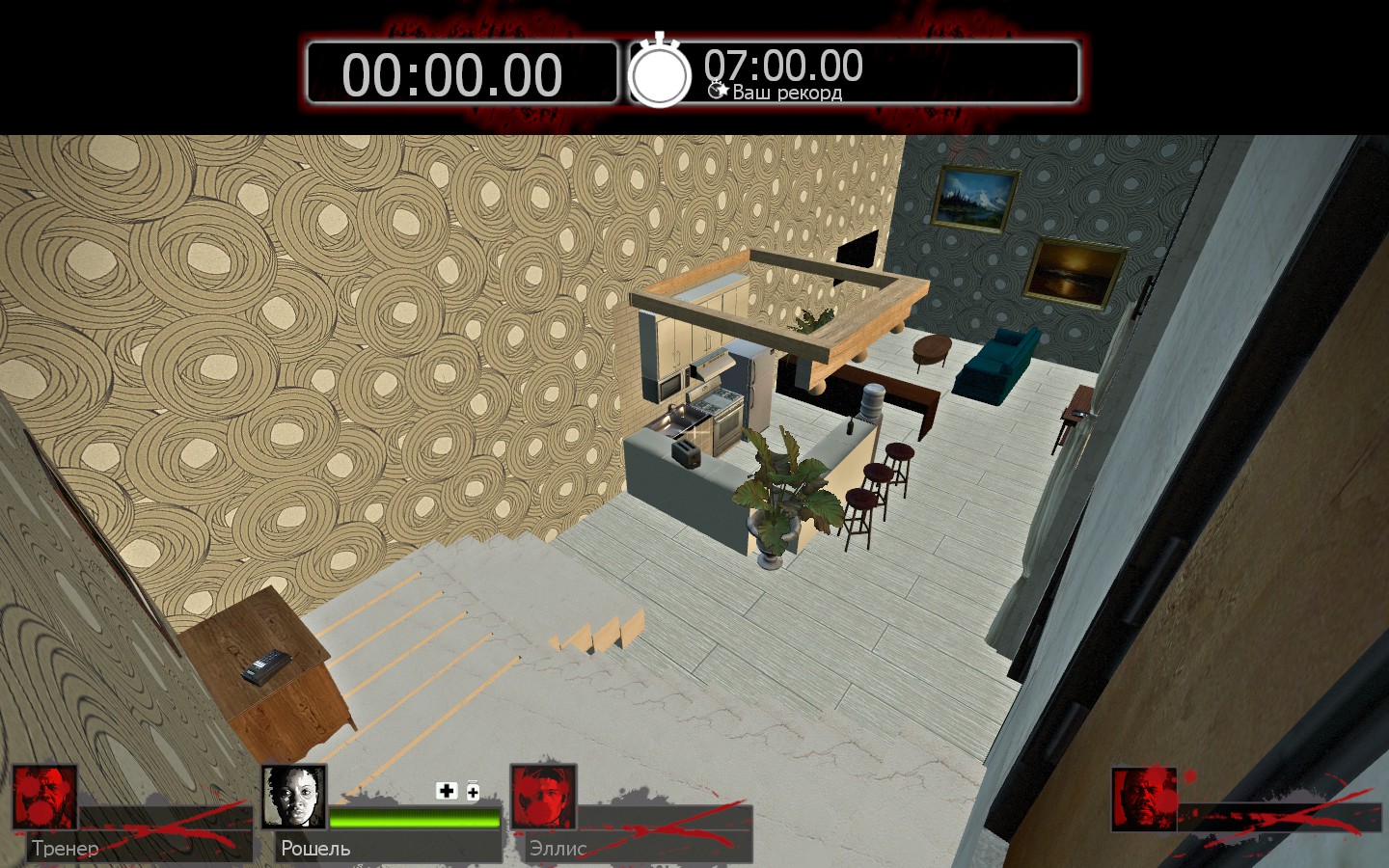Select Эллис's survivor portrait

543,798
